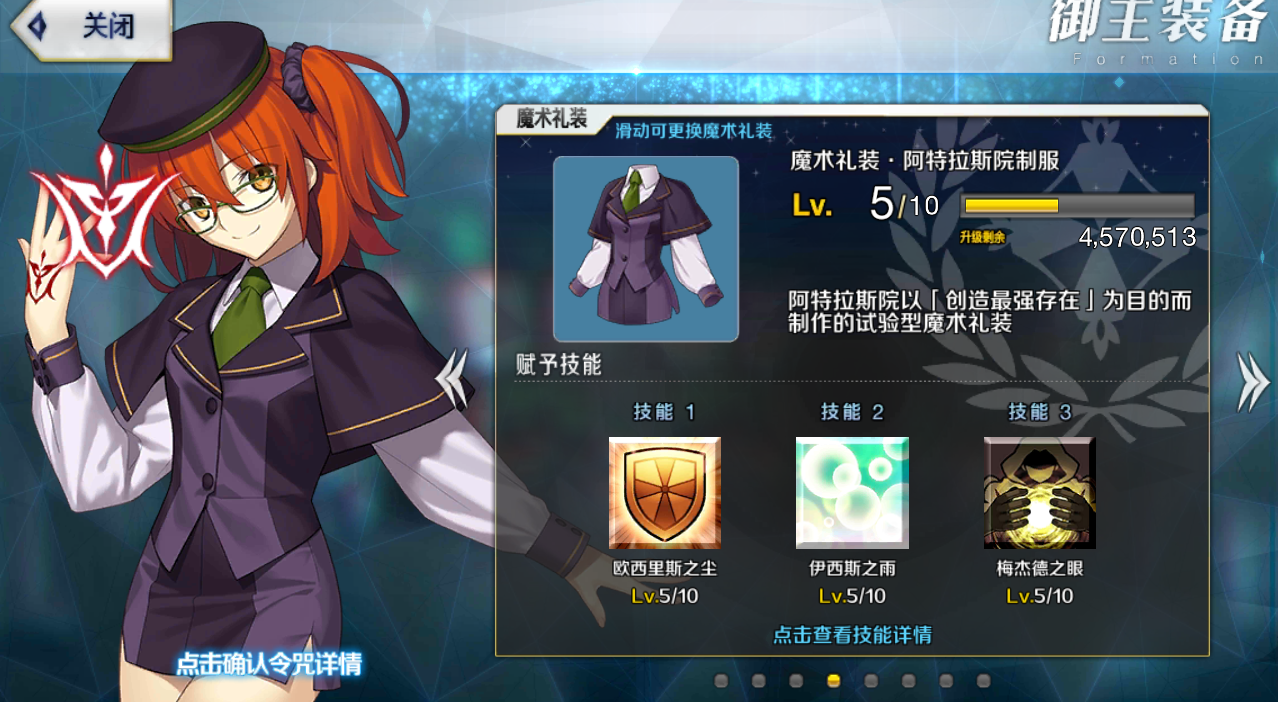Screen dimensions: 1278x702
Task: Show the previous Mystic Code with left arrow
Action: pos(453,378)
